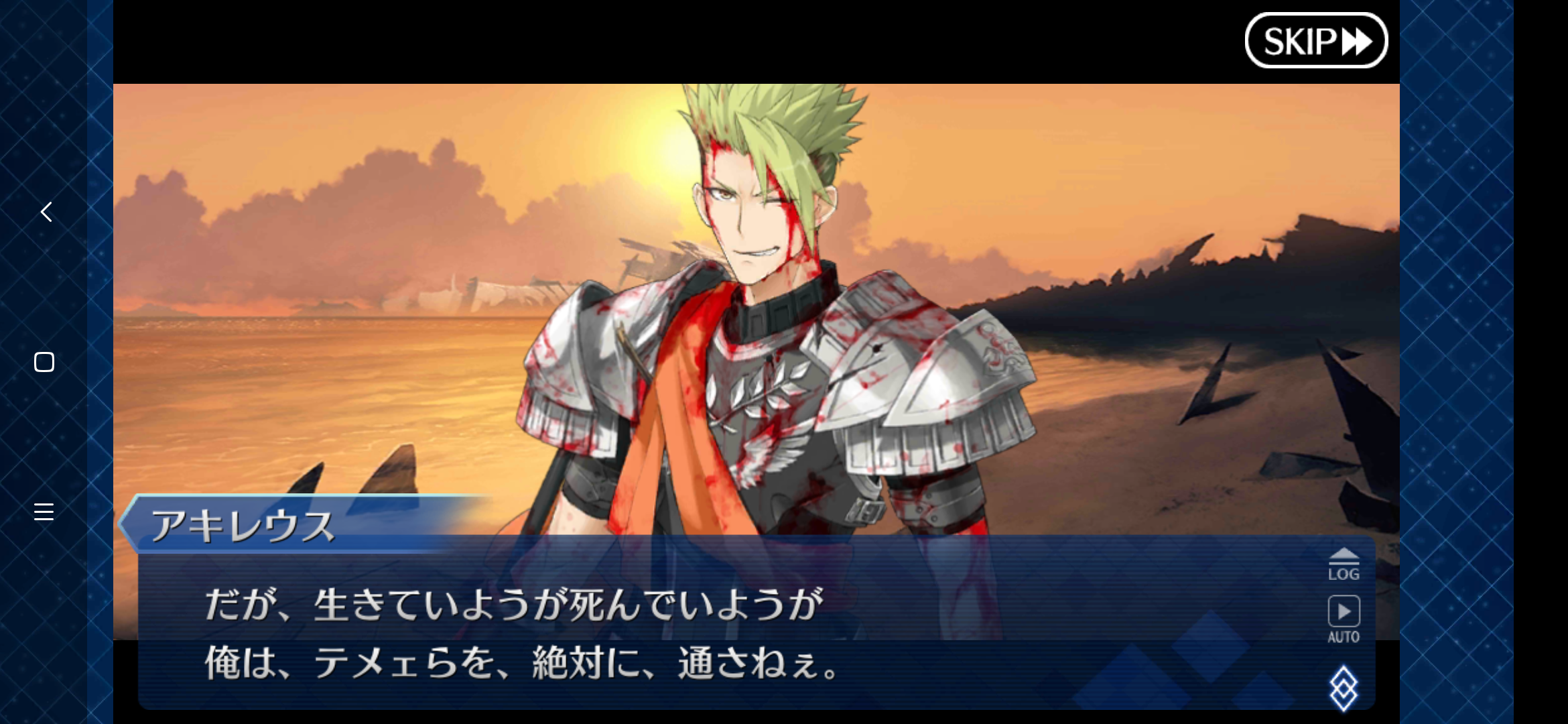Toggle skip confirmation by pressing SKIP

(1317, 40)
